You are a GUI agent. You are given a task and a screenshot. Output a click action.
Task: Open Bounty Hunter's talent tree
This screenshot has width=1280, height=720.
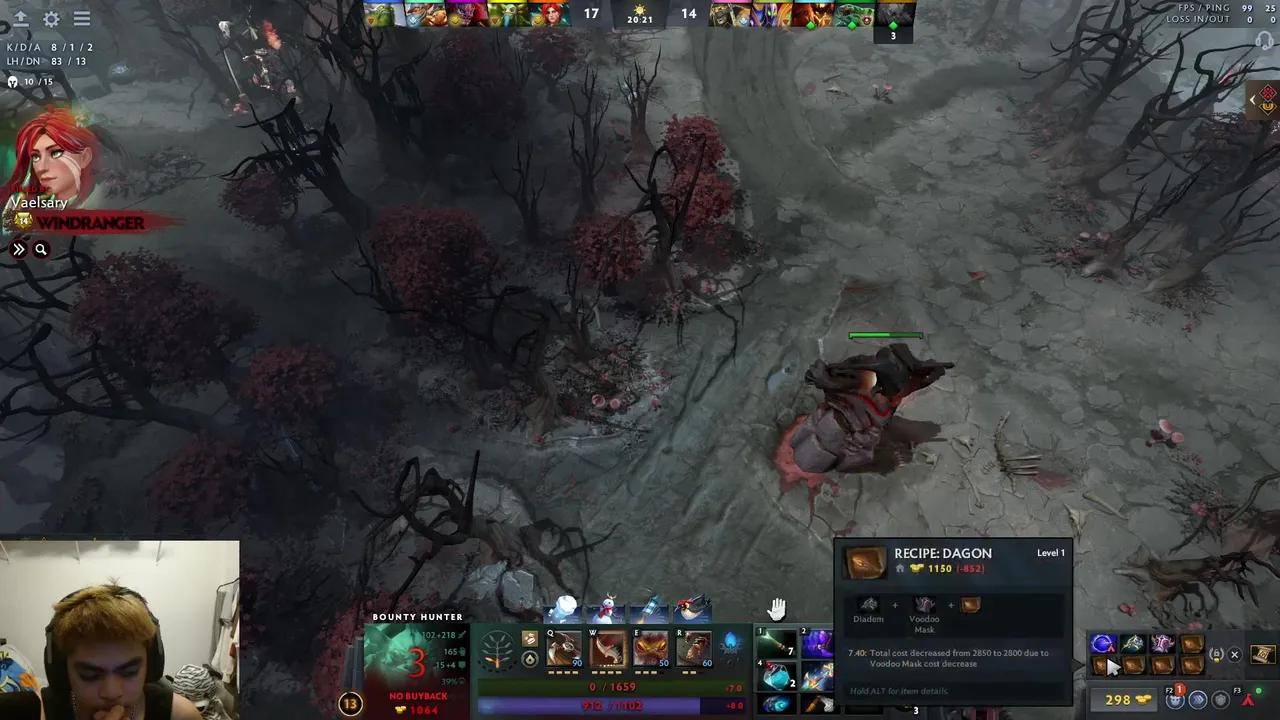tap(497, 650)
